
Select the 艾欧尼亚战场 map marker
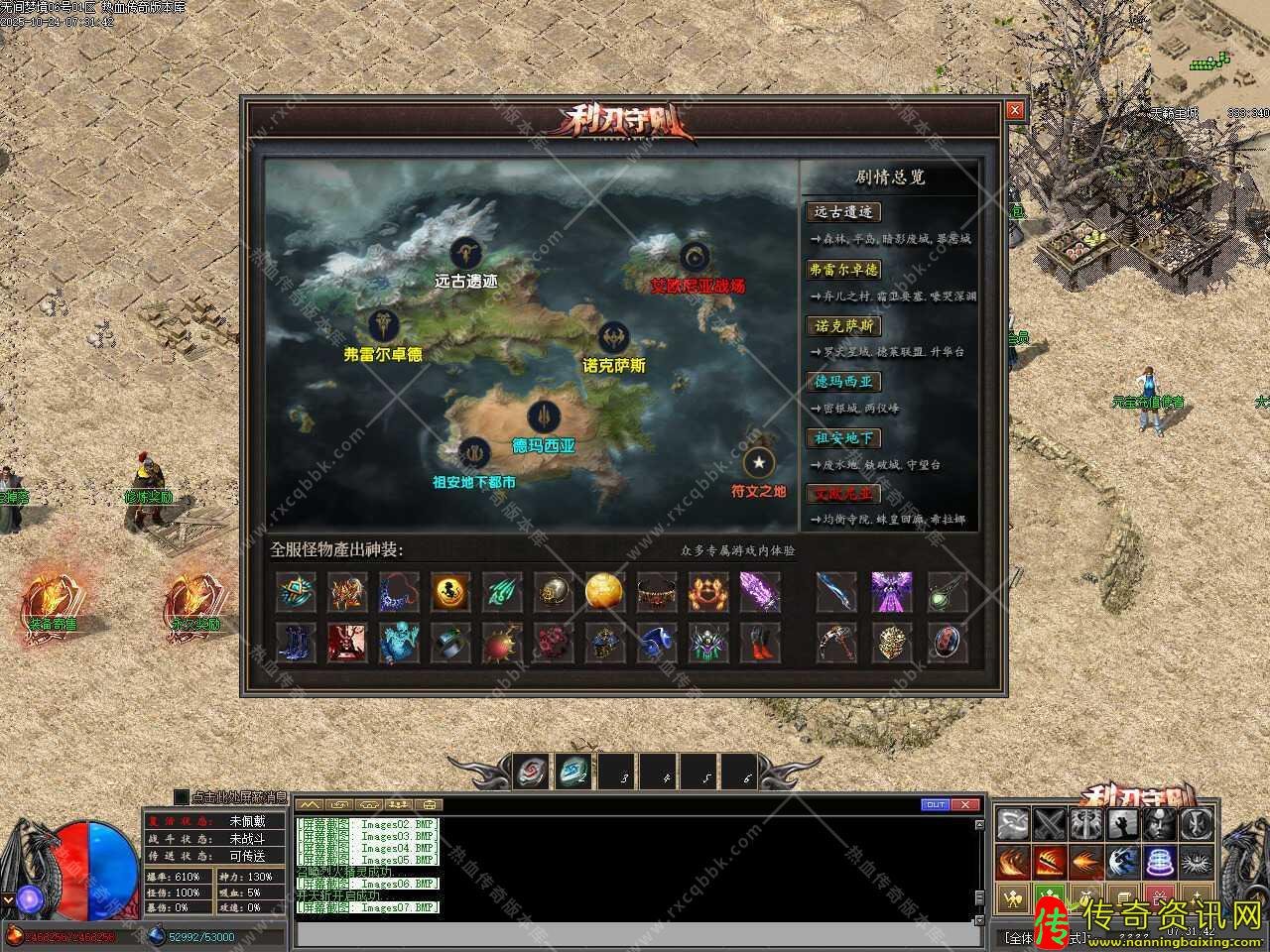tap(696, 258)
